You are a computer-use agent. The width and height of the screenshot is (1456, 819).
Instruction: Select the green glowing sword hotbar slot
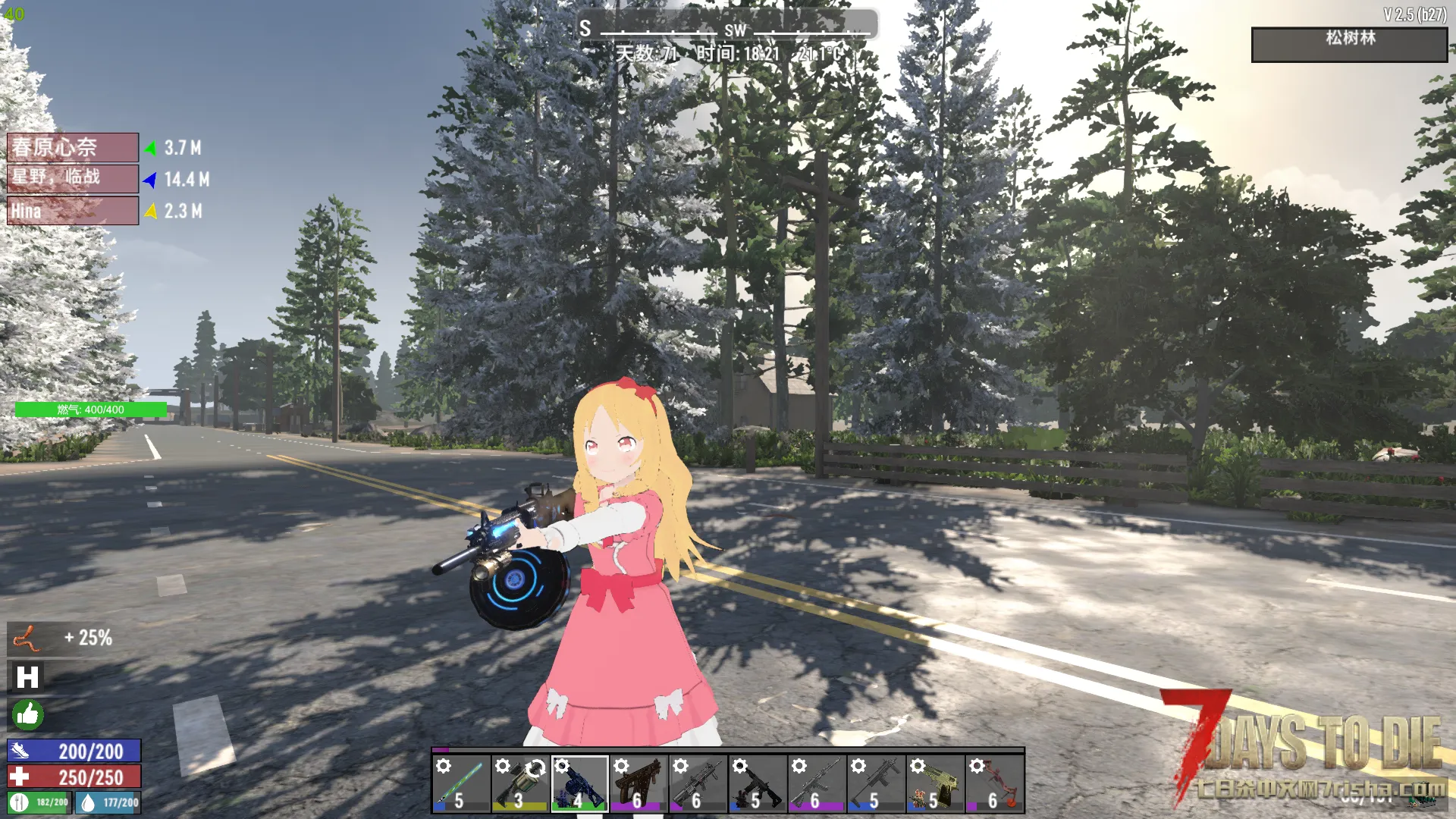point(460,784)
